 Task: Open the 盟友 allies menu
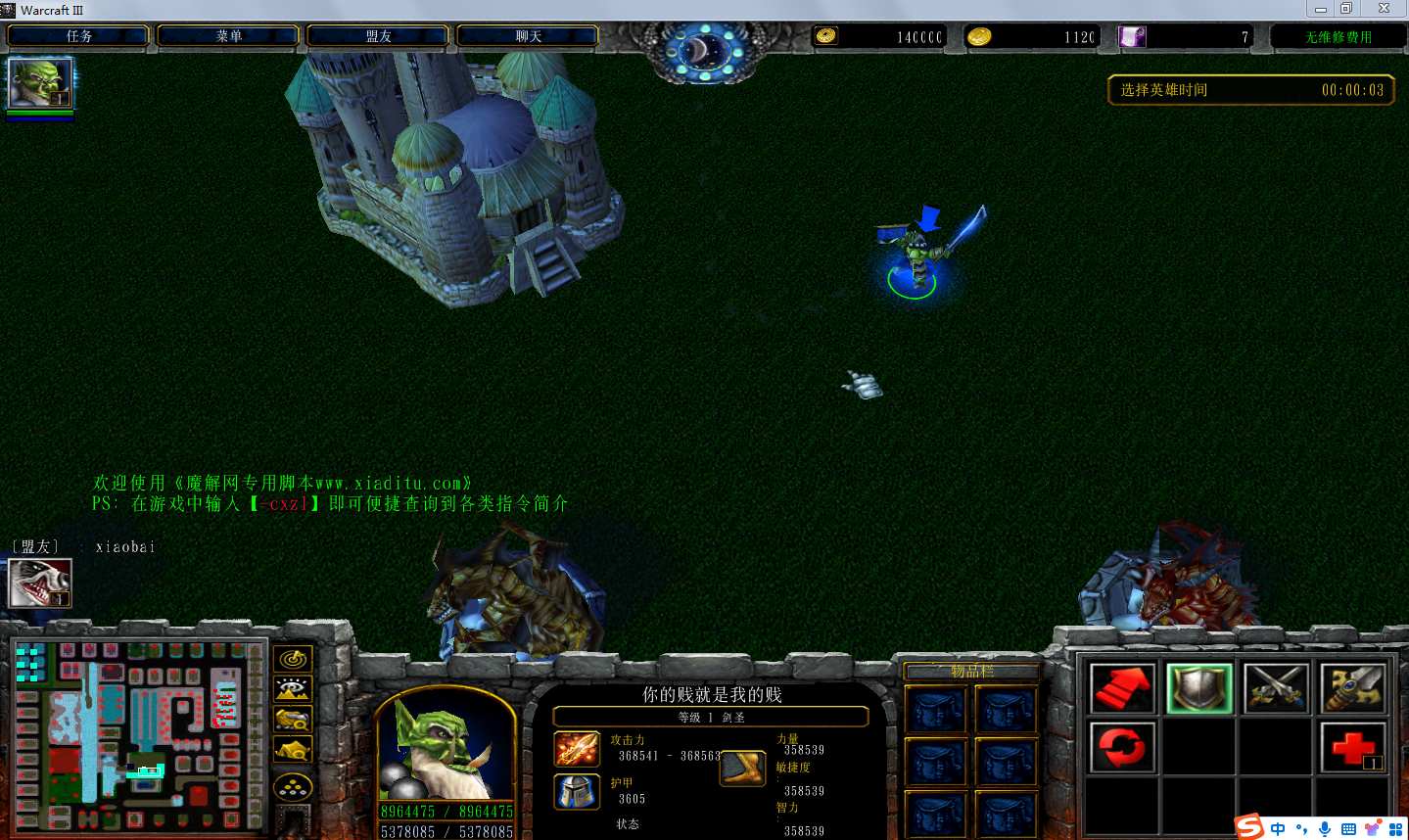click(378, 36)
